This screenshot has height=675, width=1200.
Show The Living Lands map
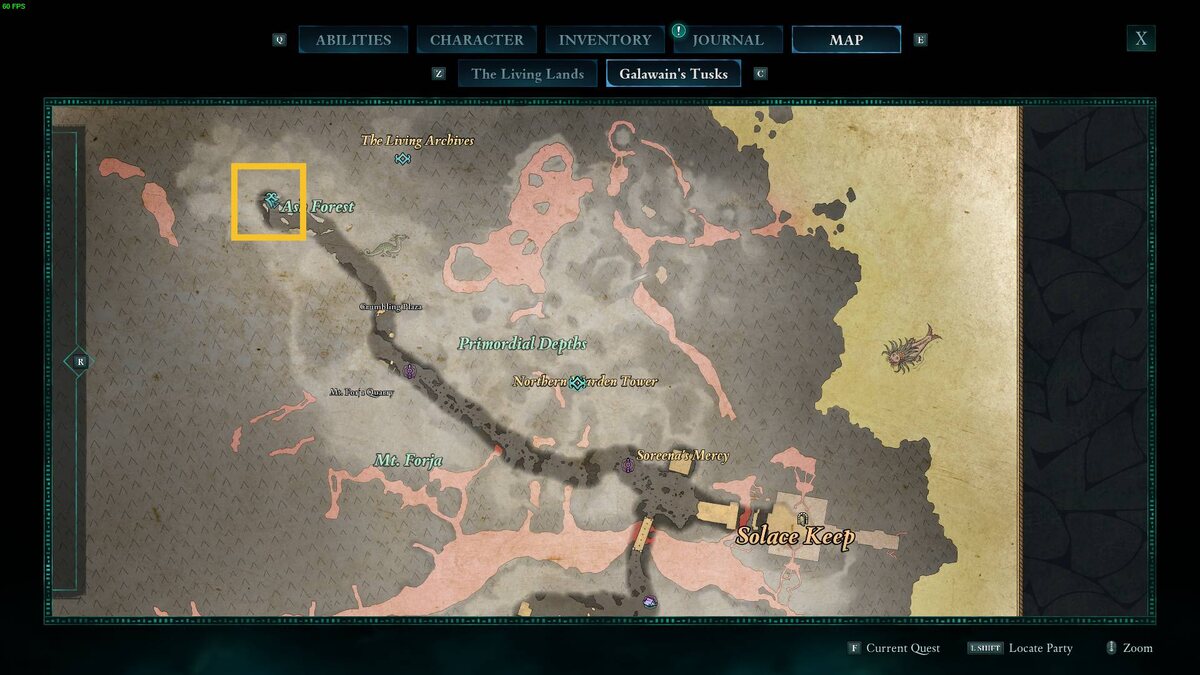click(x=527, y=74)
